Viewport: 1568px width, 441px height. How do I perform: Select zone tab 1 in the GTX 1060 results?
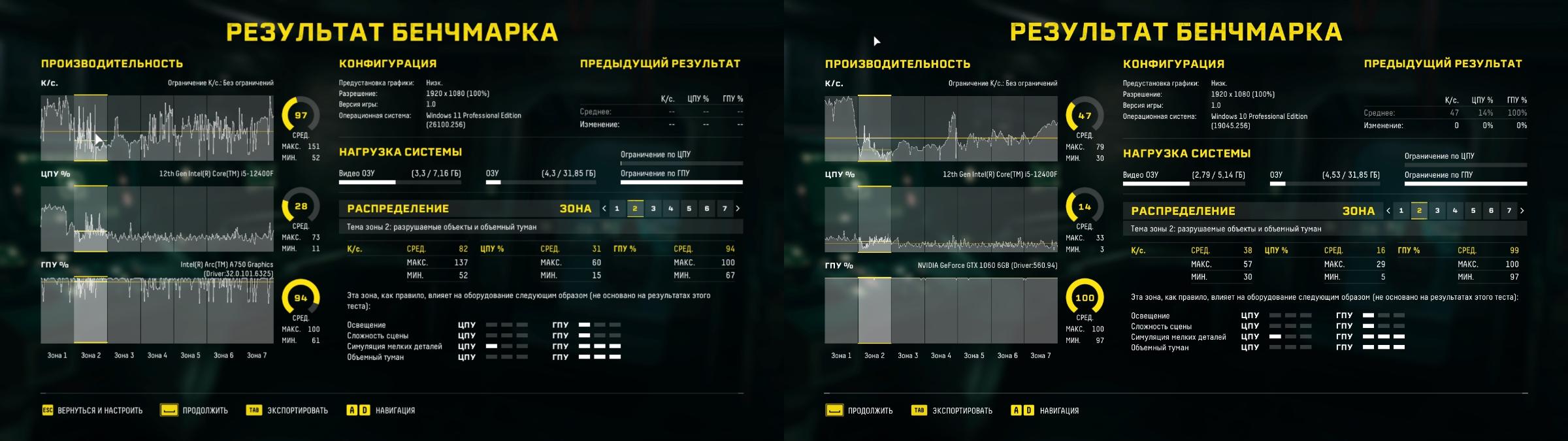1401,210
